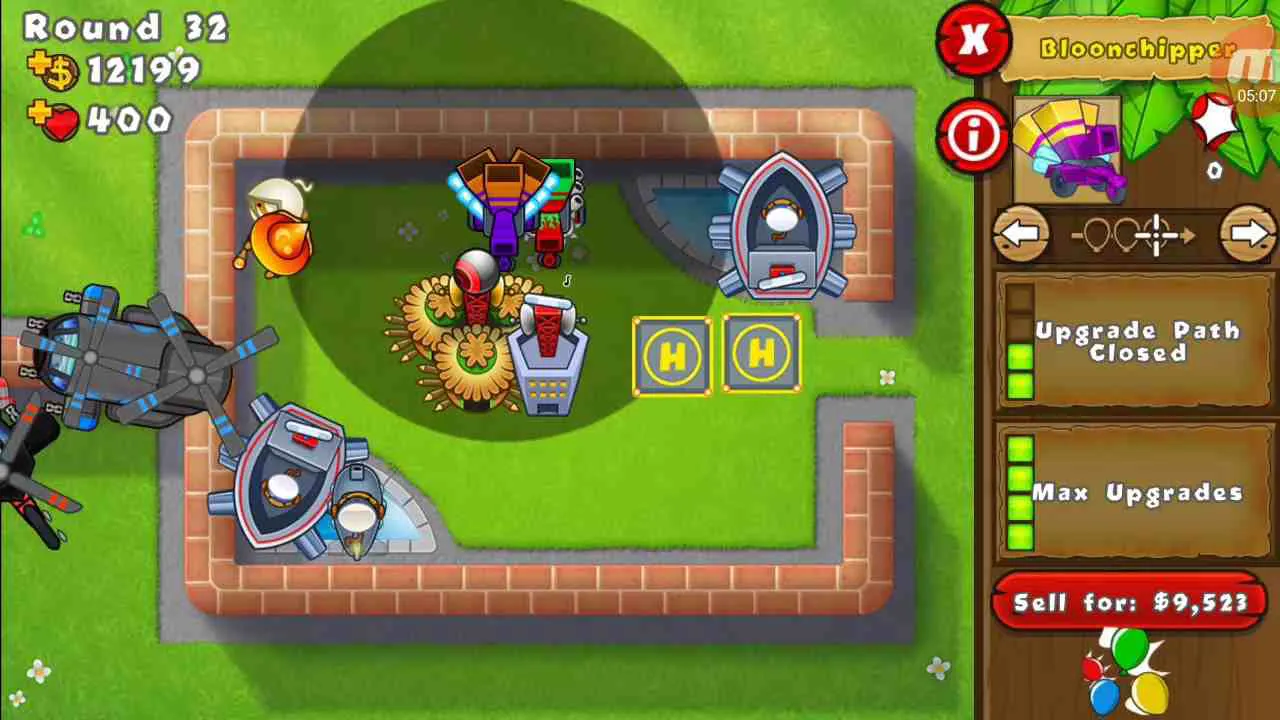Click the heart icon showing 400 lives

(x=62, y=122)
